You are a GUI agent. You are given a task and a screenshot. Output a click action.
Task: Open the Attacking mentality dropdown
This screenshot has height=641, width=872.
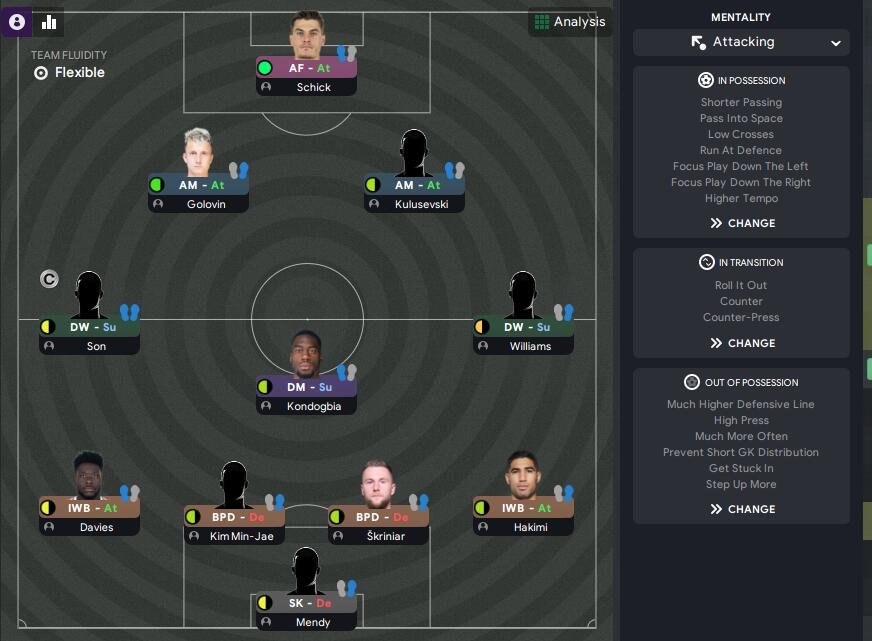point(741,42)
